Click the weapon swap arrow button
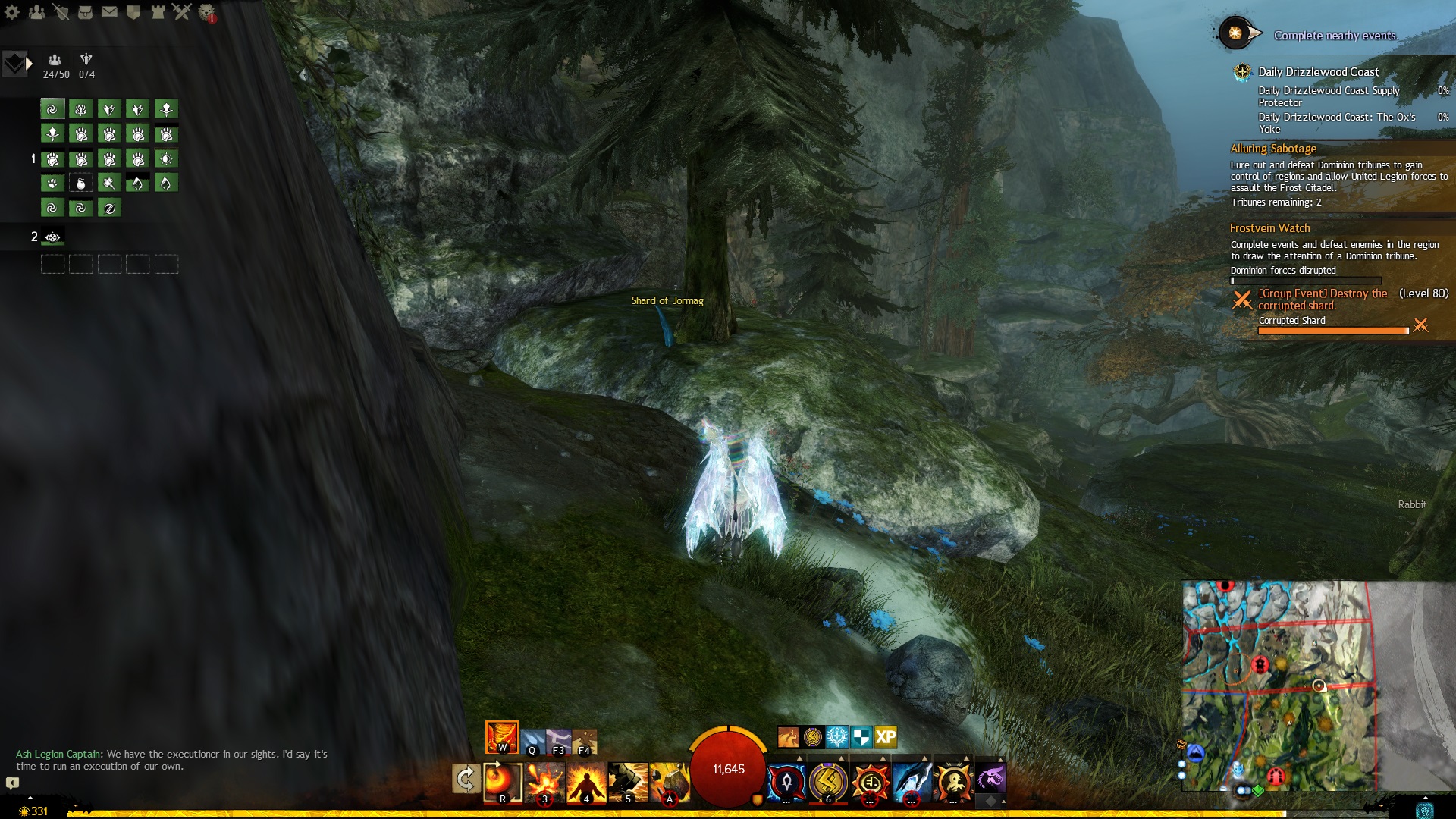Screen dimensions: 1456x819 click(x=465, y=779)
